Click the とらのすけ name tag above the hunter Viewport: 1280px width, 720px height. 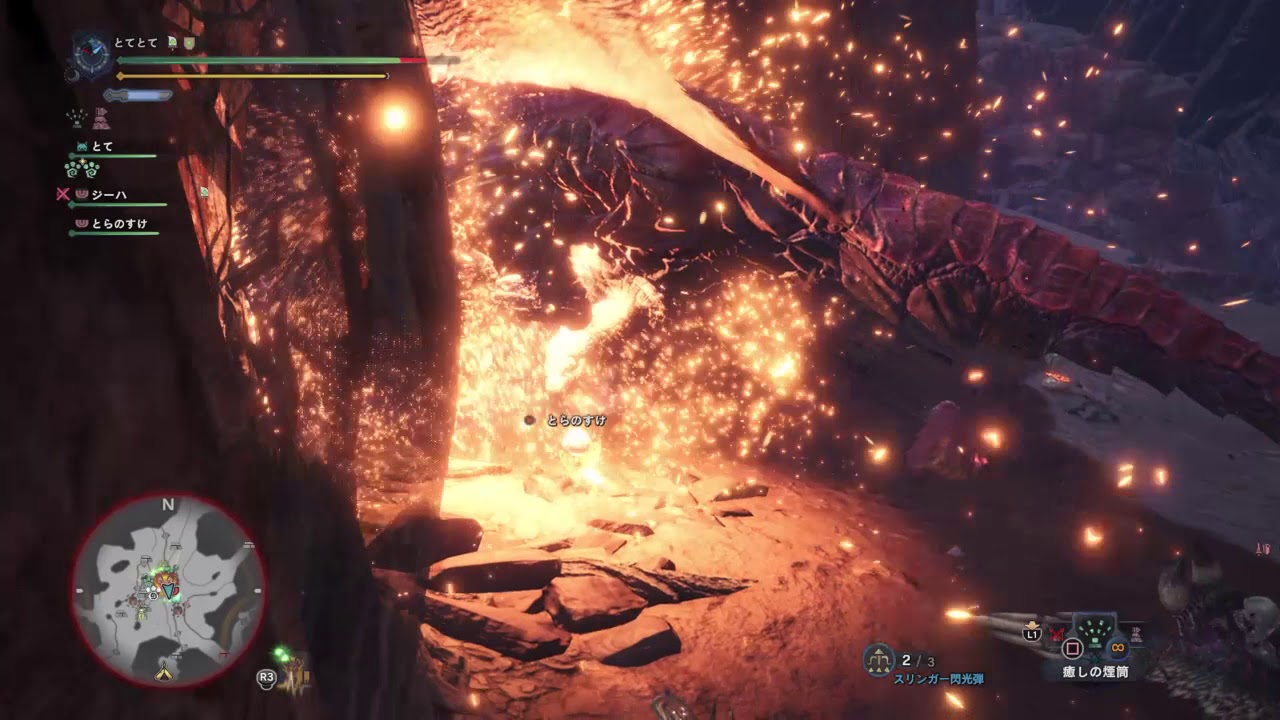pos(576,421)
